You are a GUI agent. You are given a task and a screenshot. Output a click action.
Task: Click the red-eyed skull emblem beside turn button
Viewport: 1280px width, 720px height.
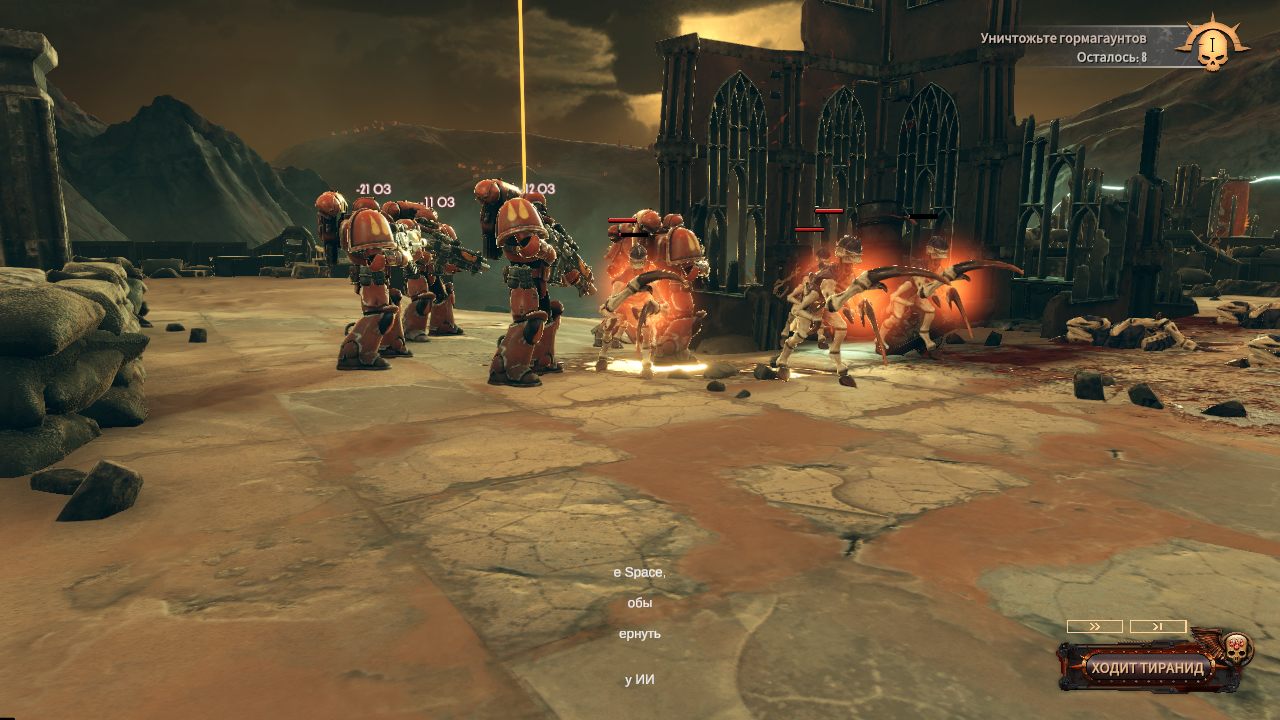[x=1235, y=648]
